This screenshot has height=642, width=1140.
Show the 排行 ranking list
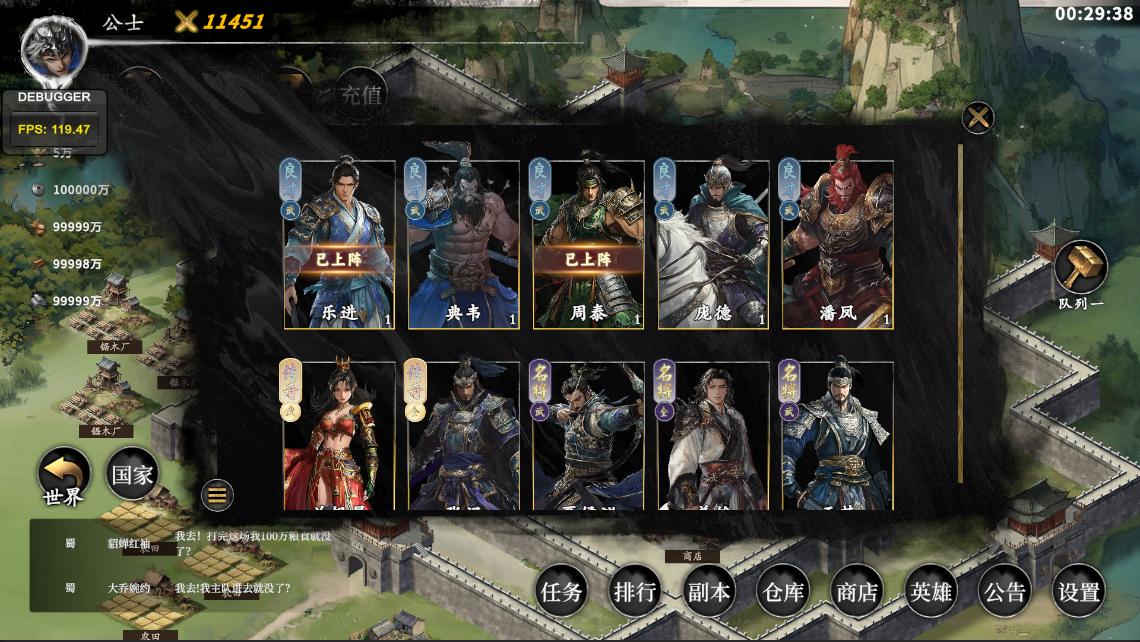[635, 592]
